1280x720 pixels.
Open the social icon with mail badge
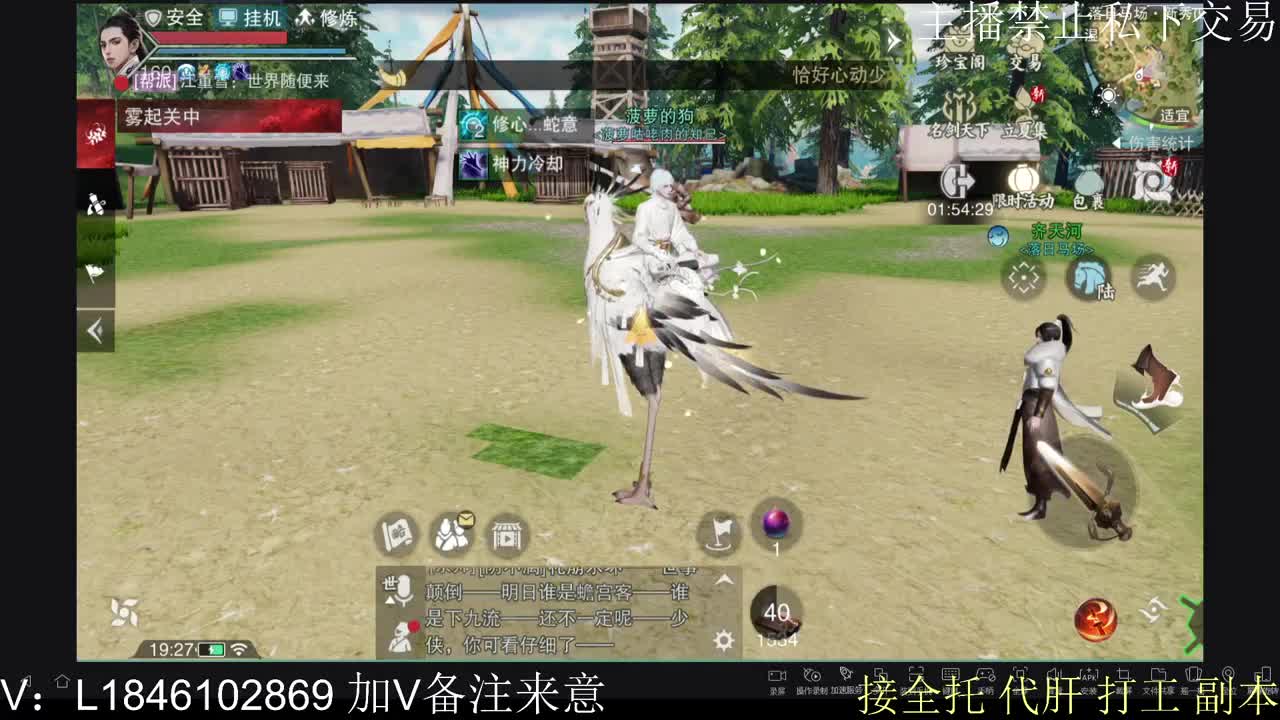[451, 533]
